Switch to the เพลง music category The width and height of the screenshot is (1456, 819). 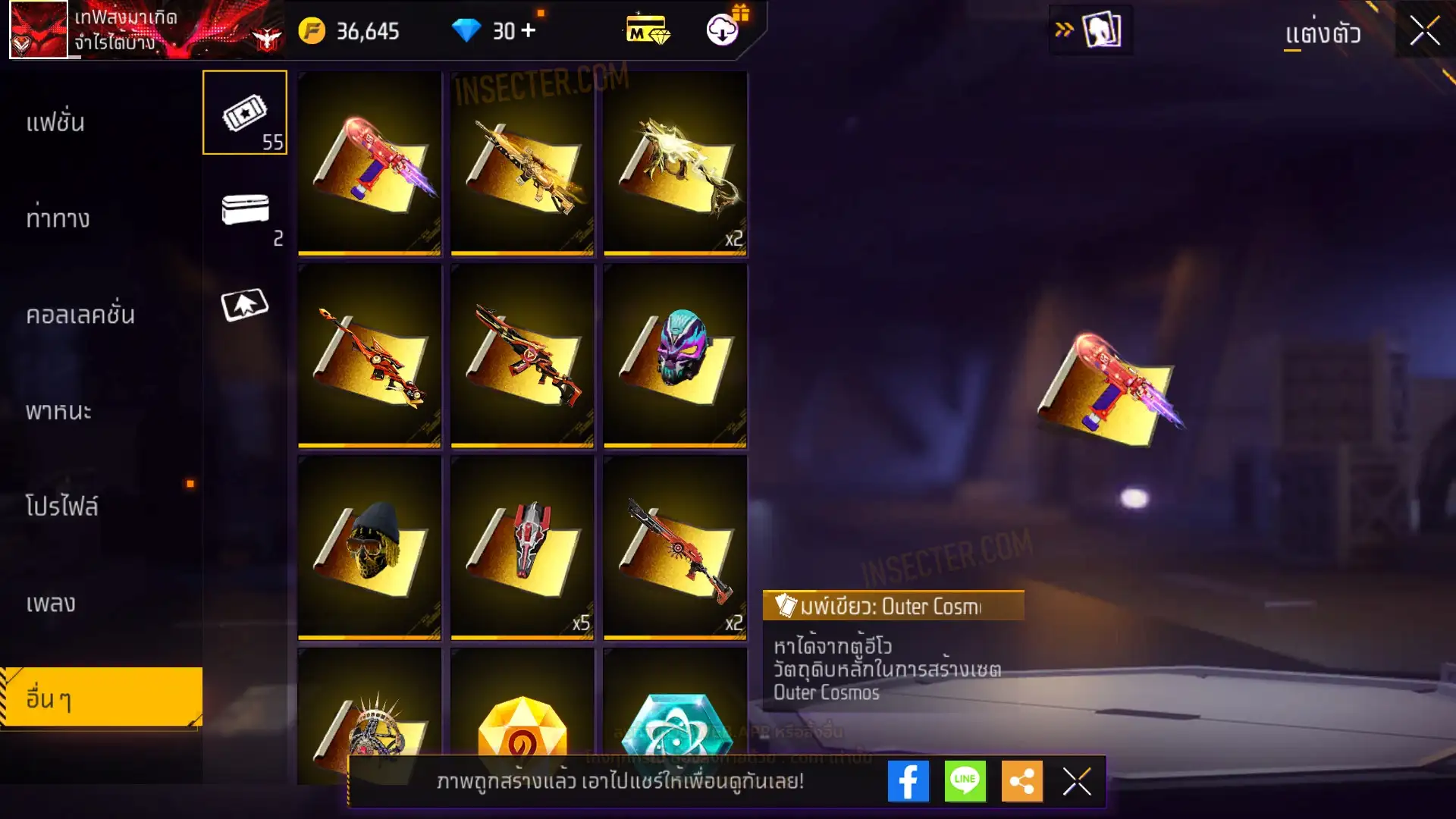51,603
